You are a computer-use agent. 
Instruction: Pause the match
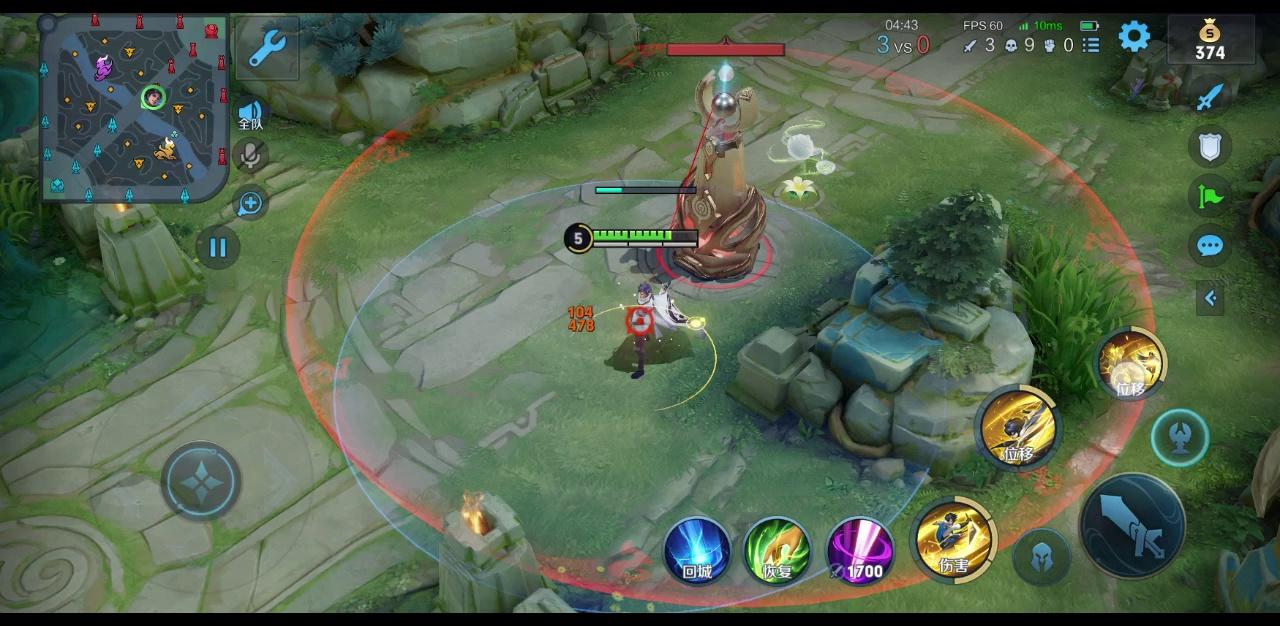(x=218, y=248)
